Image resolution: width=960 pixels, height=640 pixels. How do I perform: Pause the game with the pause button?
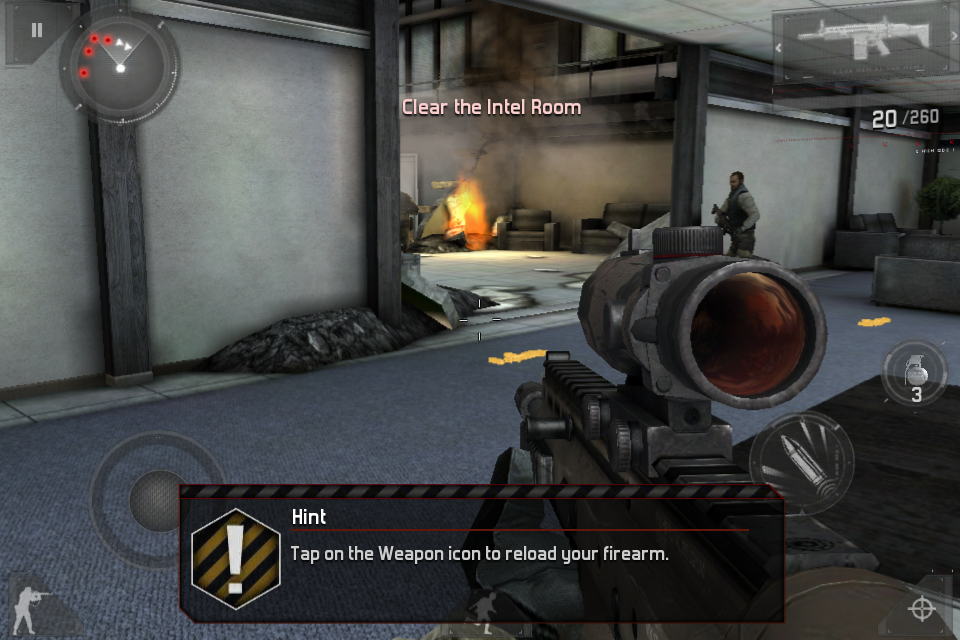37,30
